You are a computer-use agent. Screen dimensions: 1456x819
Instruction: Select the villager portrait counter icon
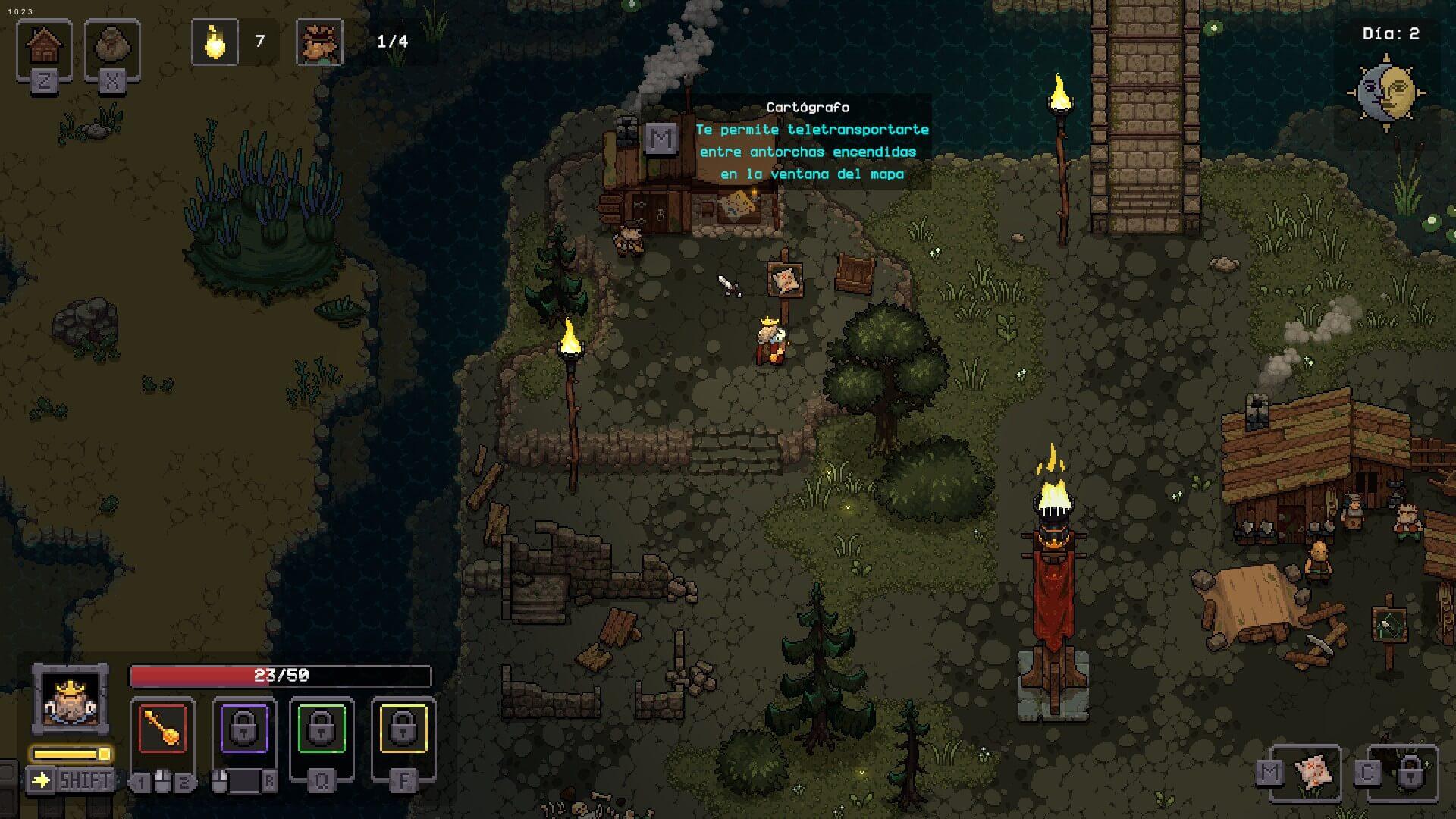click(x=319, y=42)
